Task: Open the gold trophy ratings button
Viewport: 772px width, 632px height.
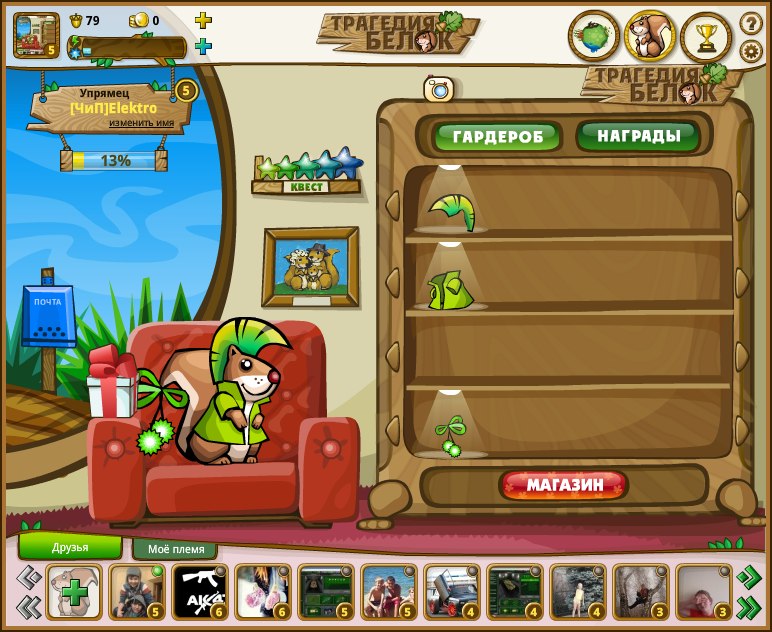Action: pyautogui.click(x=706, y=37)
